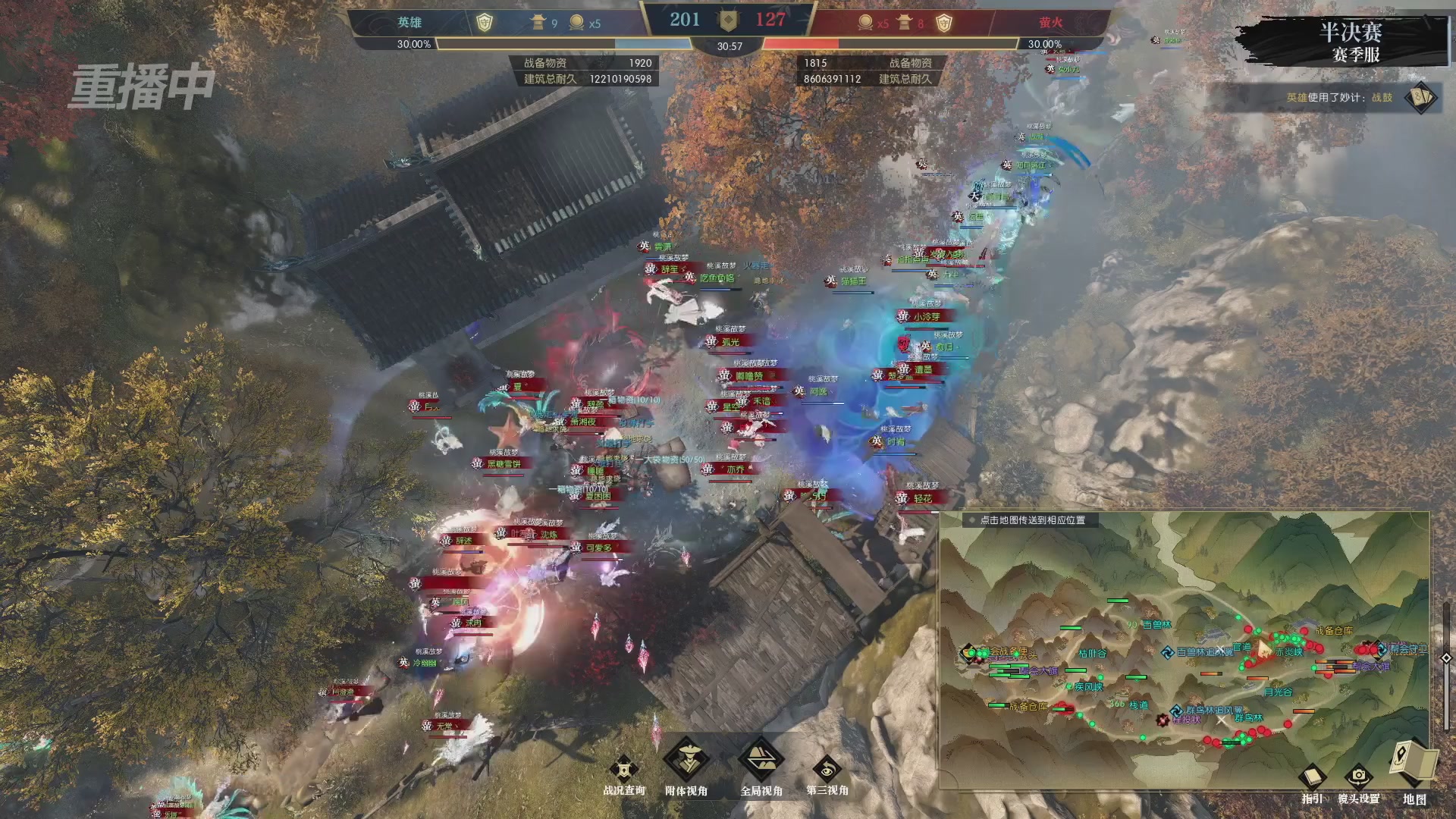This screenshot has height=819, width=1456.
Task: Click the 月光谷 location on the map
Action: (1278, 692)
